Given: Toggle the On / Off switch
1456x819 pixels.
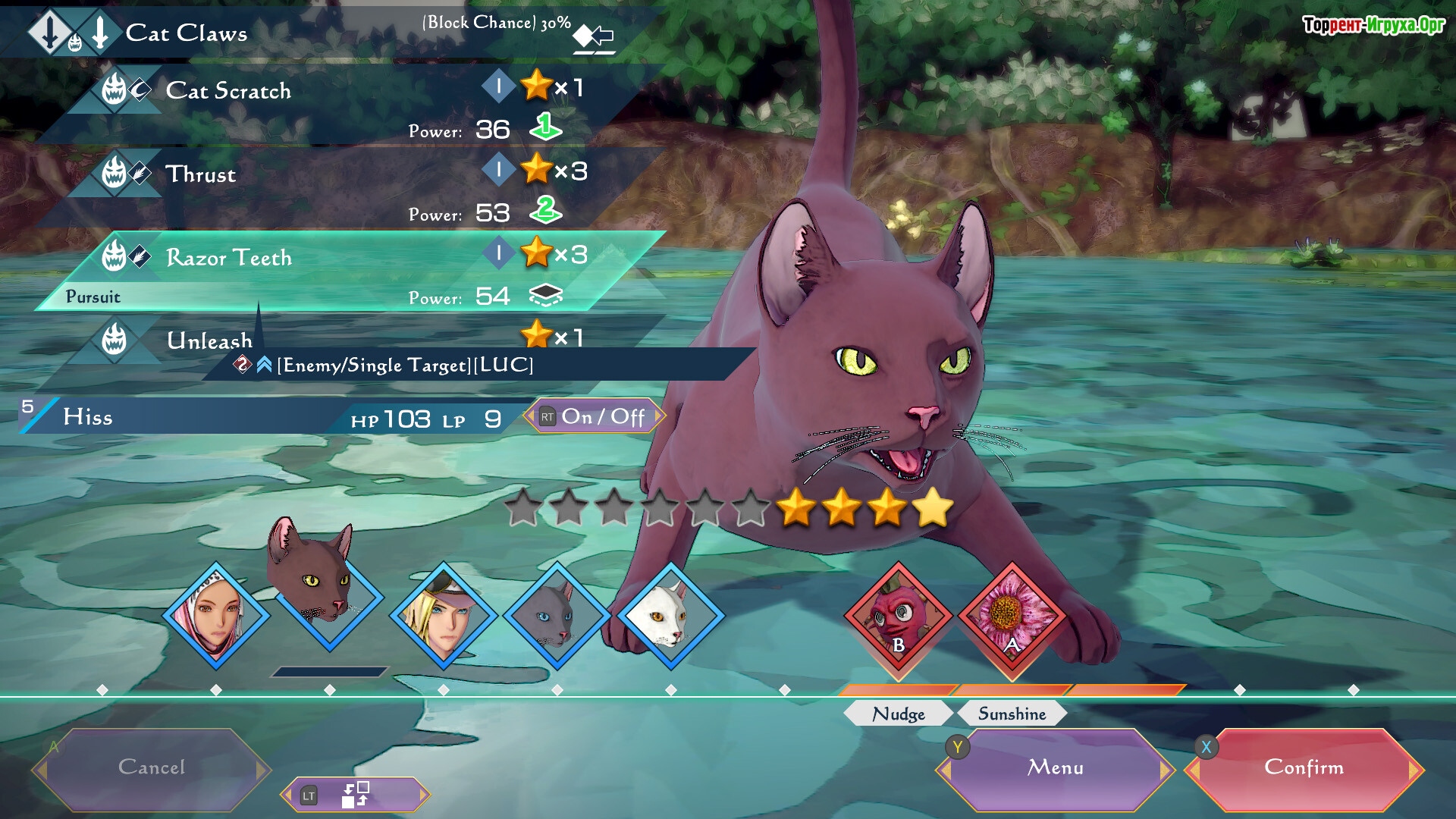Looking at the screenshot, I should (594, 416).
